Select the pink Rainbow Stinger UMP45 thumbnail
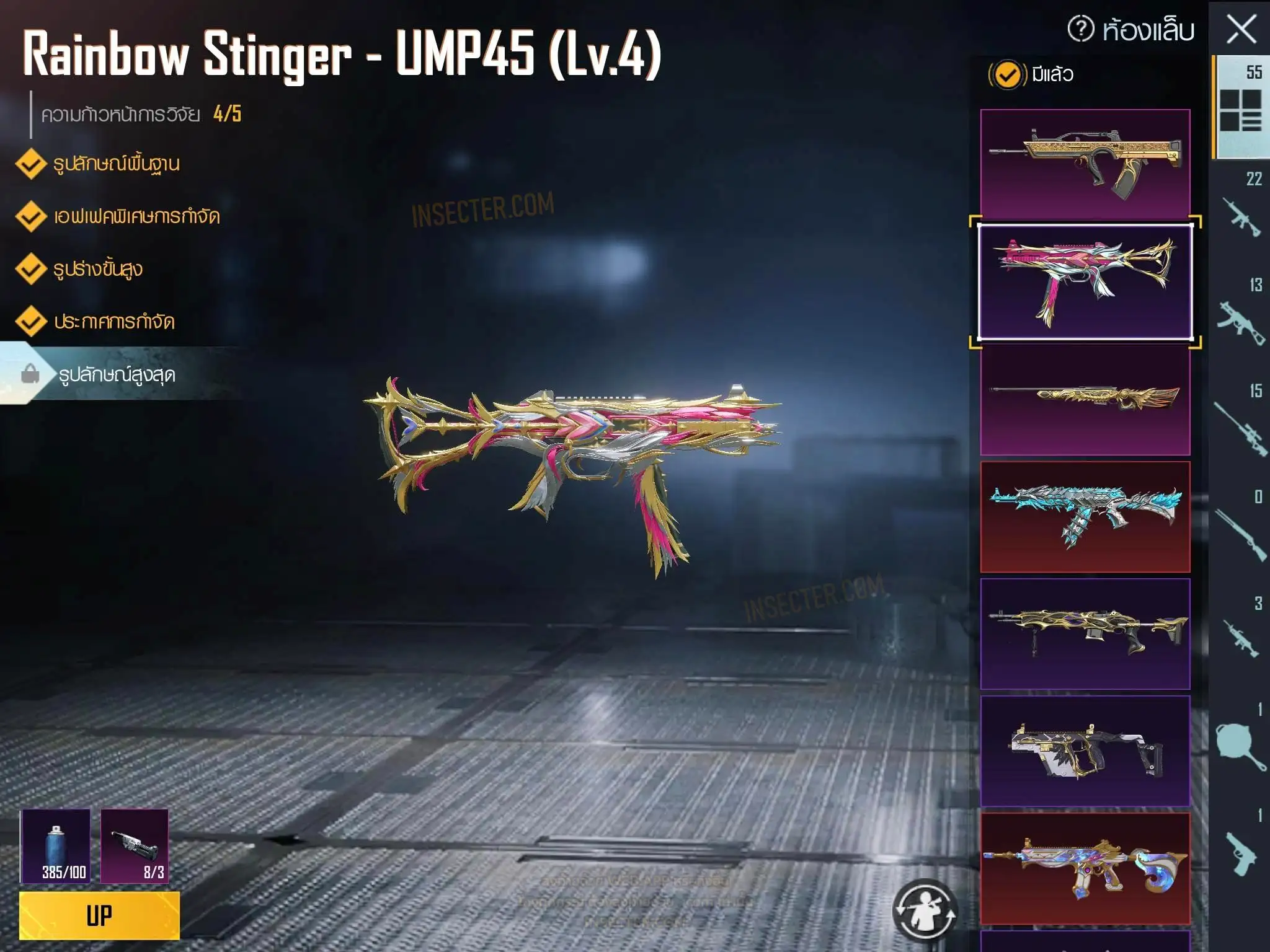Viewport: 1270px width, 952px height. [1085, 282]
